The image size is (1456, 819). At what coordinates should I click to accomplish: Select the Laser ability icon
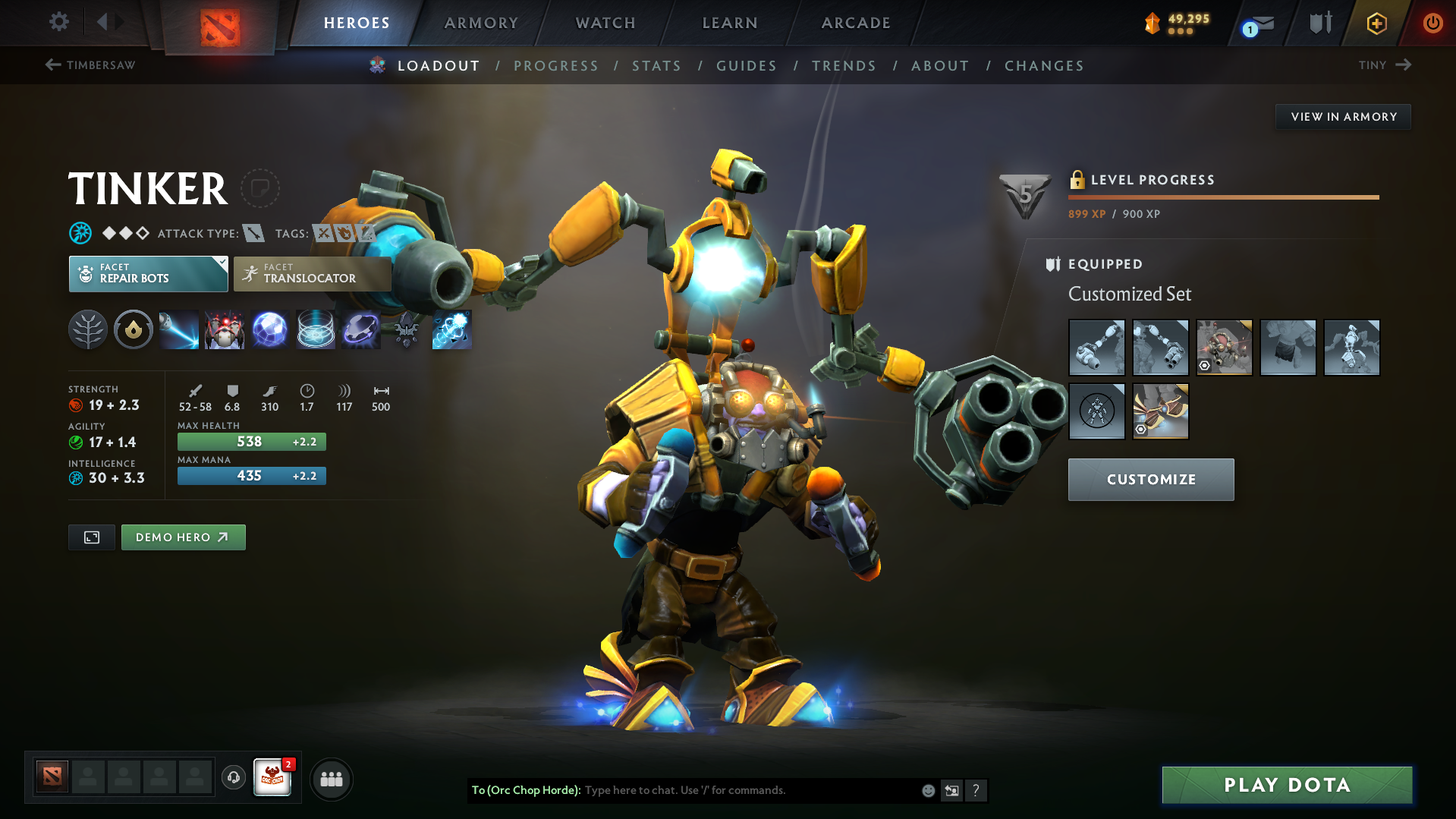point(179,329)
